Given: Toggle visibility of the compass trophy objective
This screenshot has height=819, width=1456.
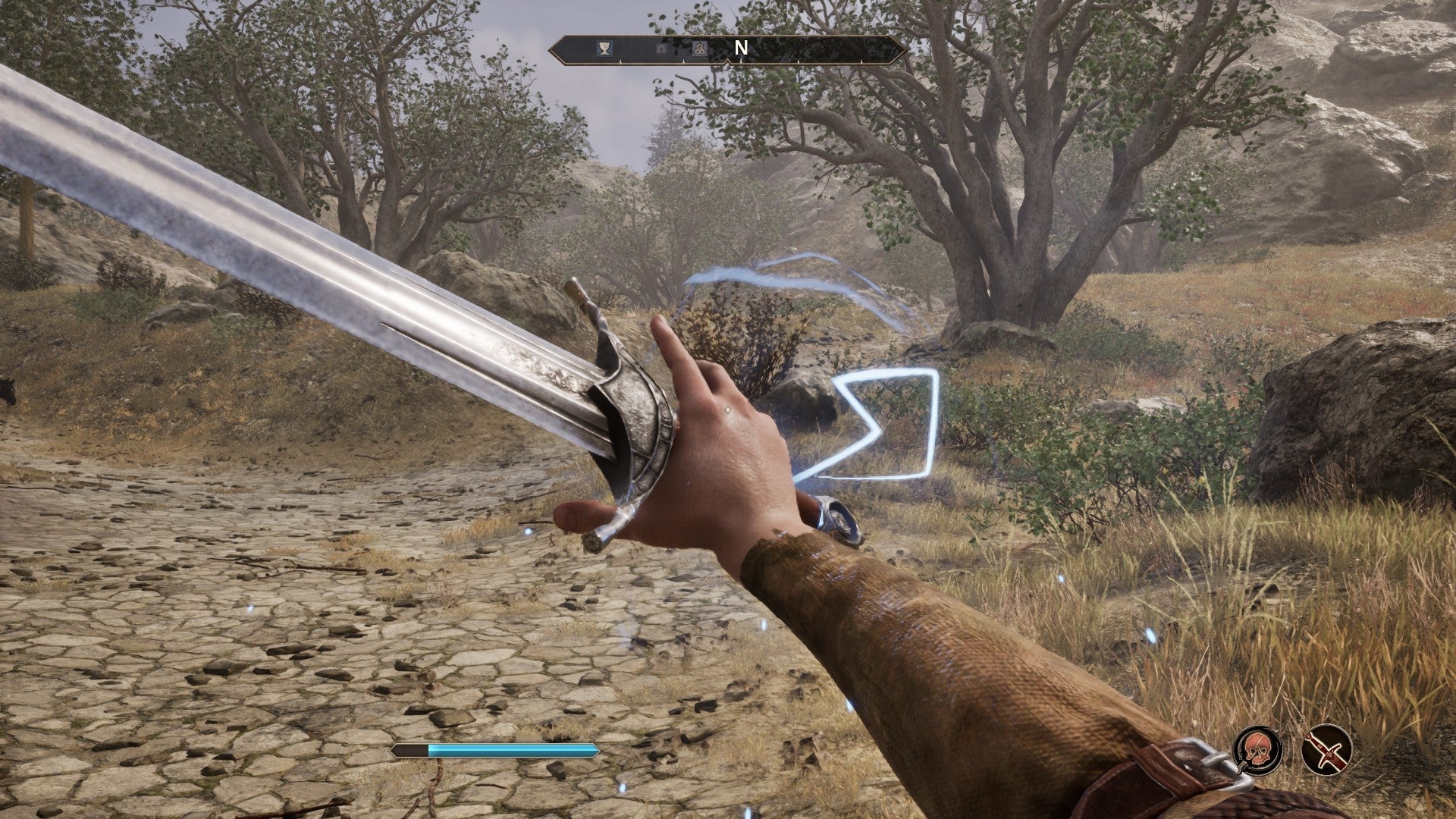Looking at the screenshot, I should coord(605,48).
